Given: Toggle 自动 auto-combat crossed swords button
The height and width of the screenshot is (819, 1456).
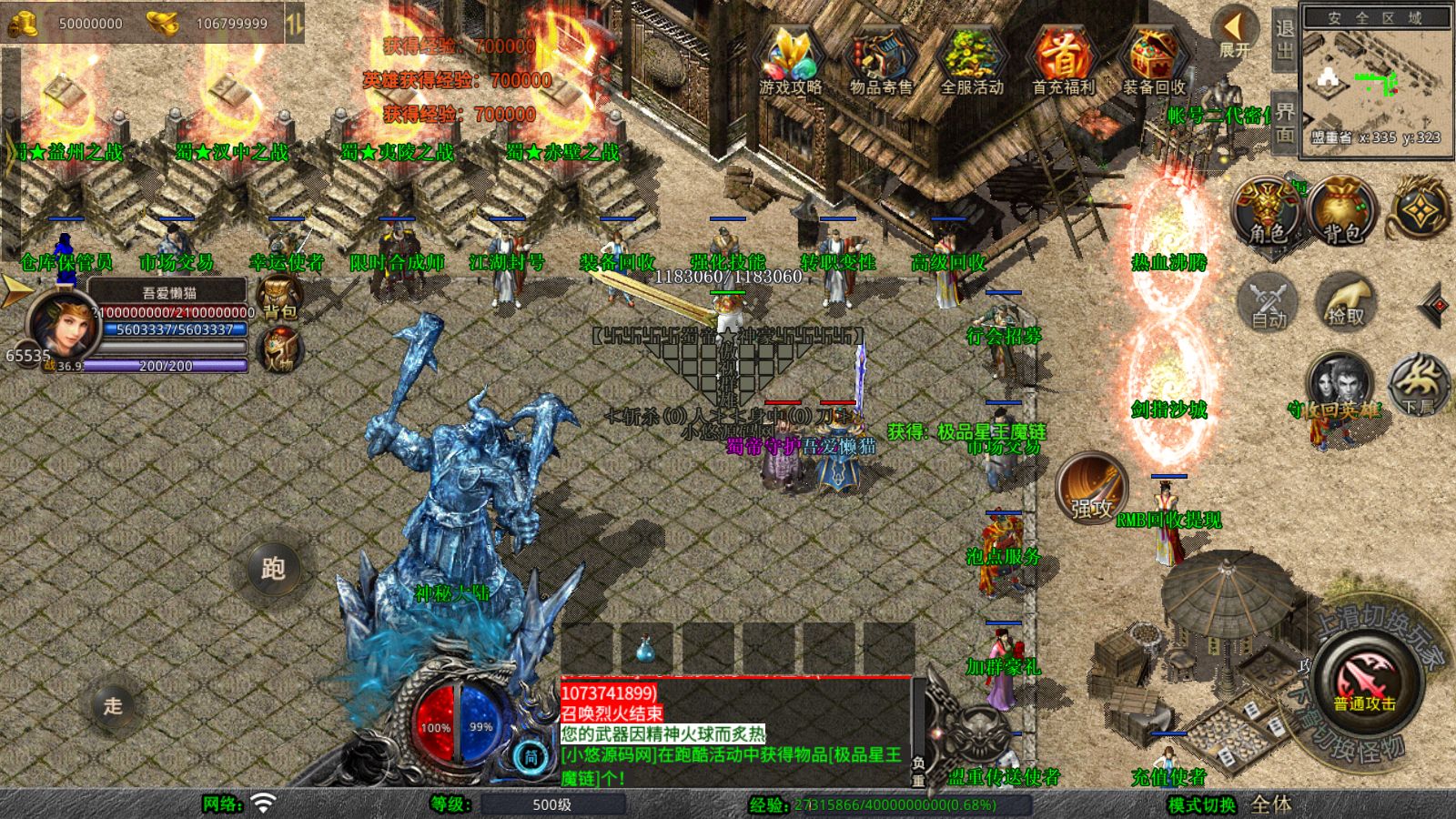Looking at the screenshot, I should coord(1268,302).
